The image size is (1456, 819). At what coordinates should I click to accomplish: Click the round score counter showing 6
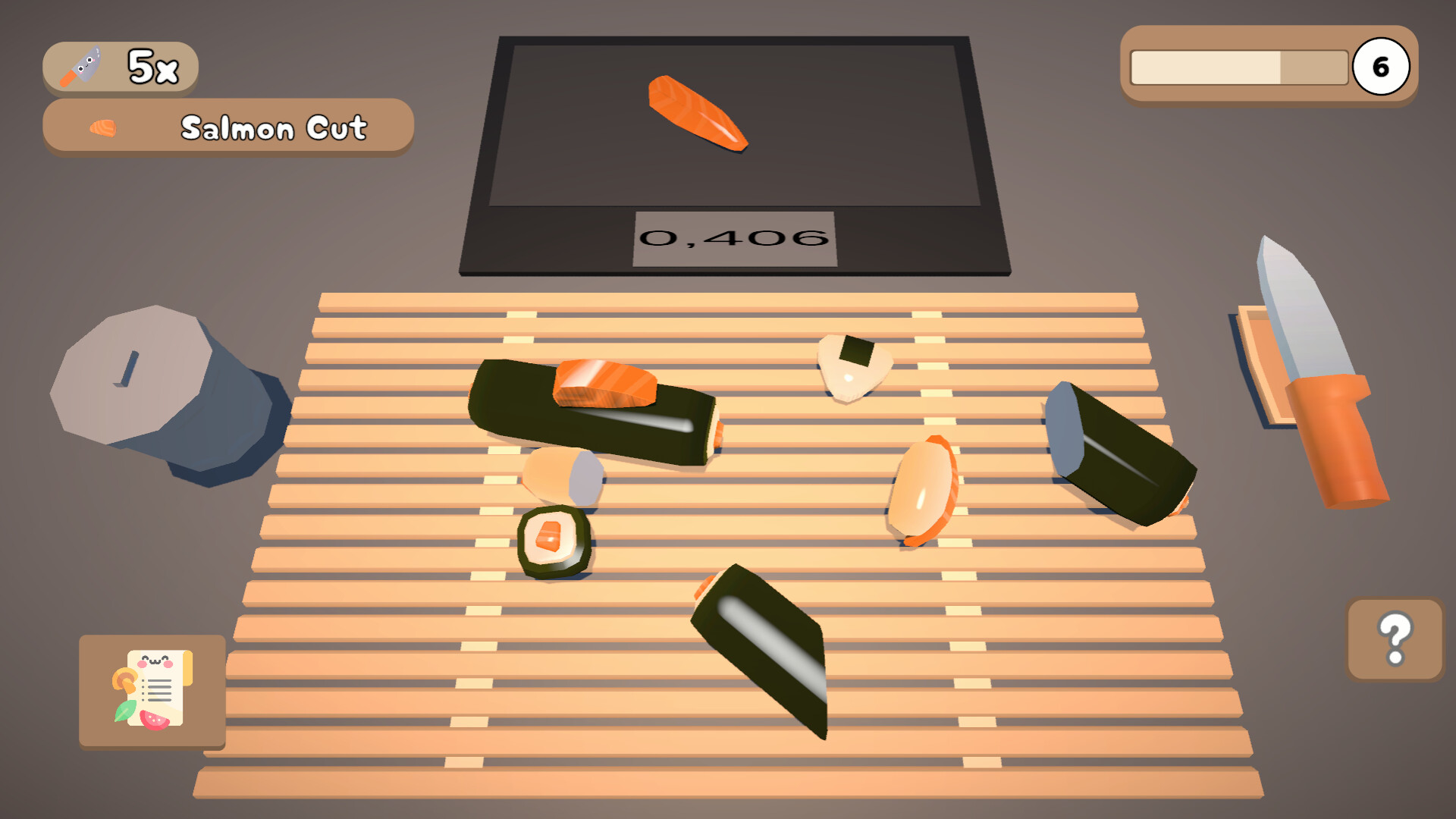tap(1382, 67)
